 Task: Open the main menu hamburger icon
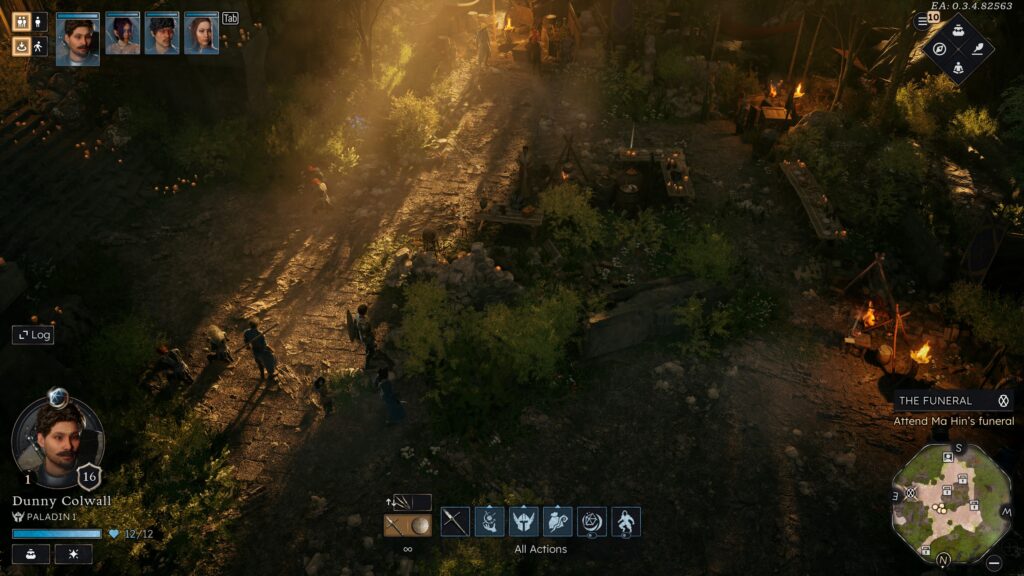point(922,21)
